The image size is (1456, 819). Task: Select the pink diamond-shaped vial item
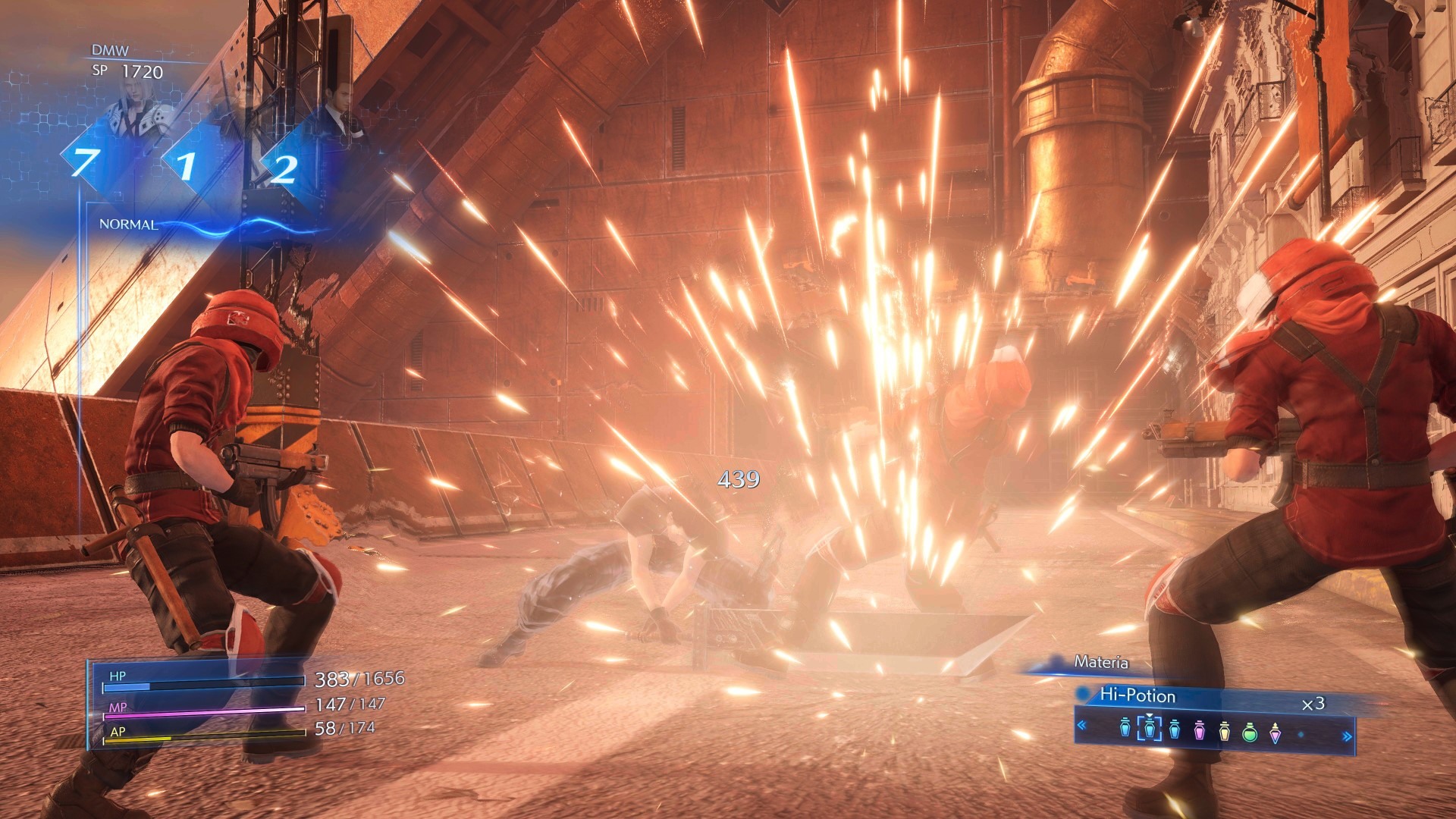coord(1276,733)
